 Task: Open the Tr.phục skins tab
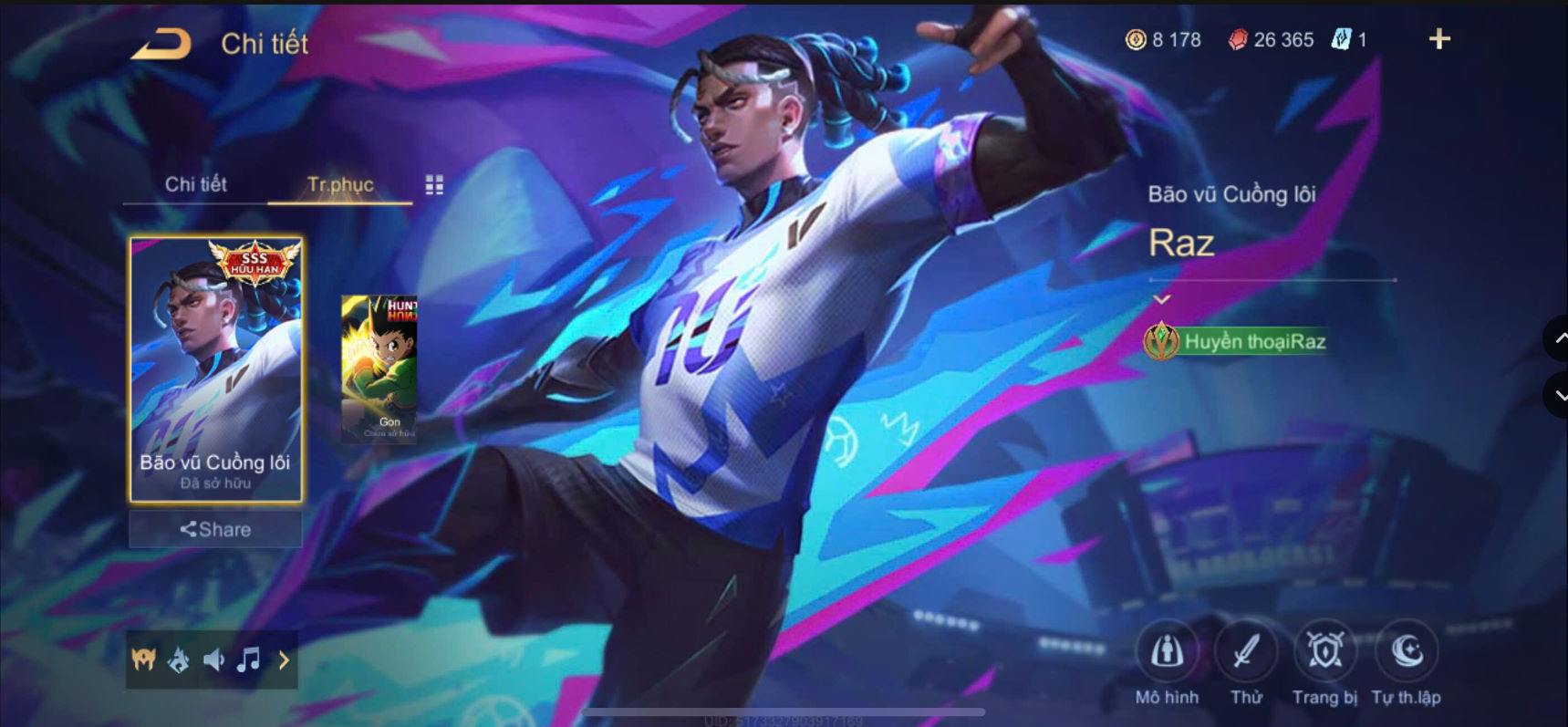[x=339, y=184]
